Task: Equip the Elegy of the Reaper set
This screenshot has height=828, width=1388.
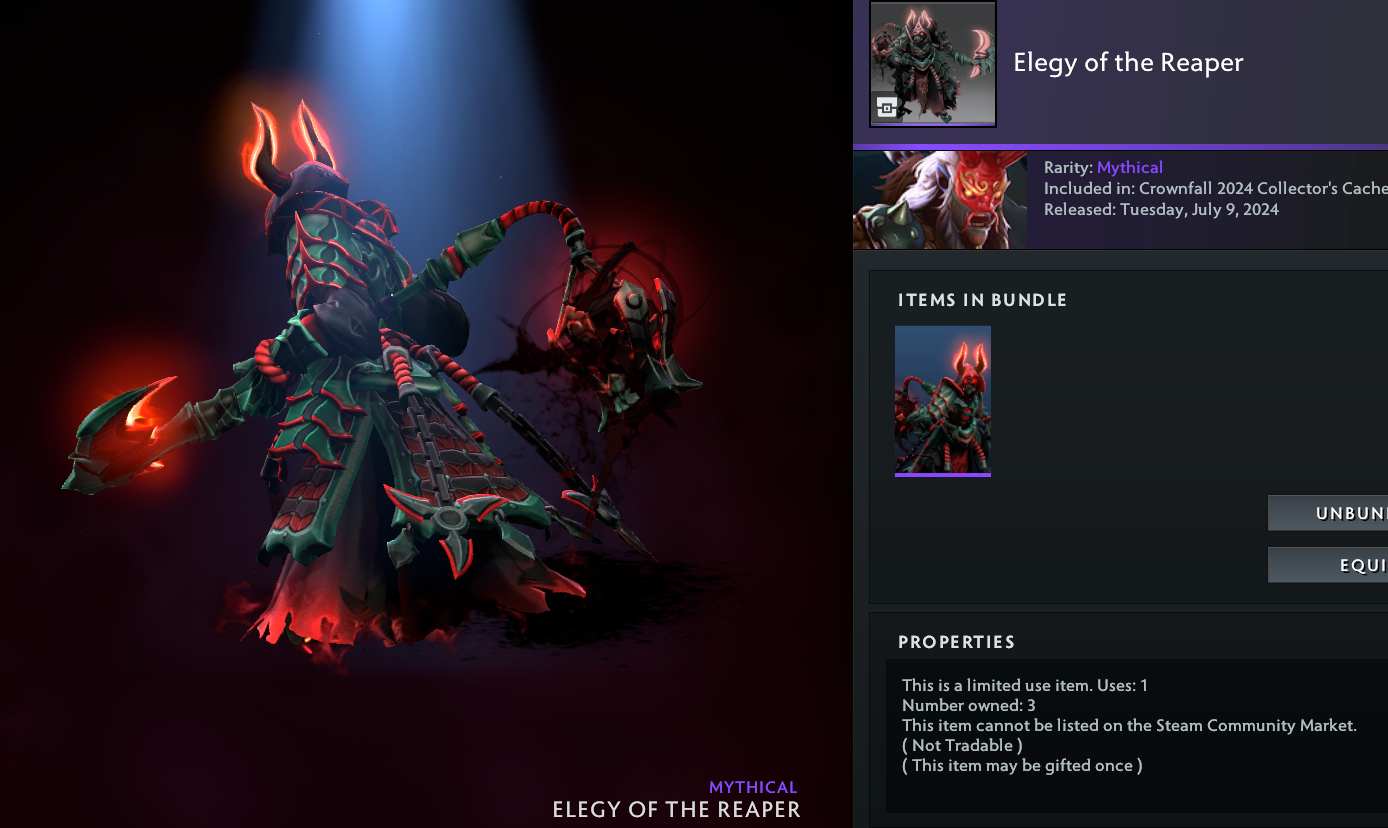Action: tap(1328, 565)
